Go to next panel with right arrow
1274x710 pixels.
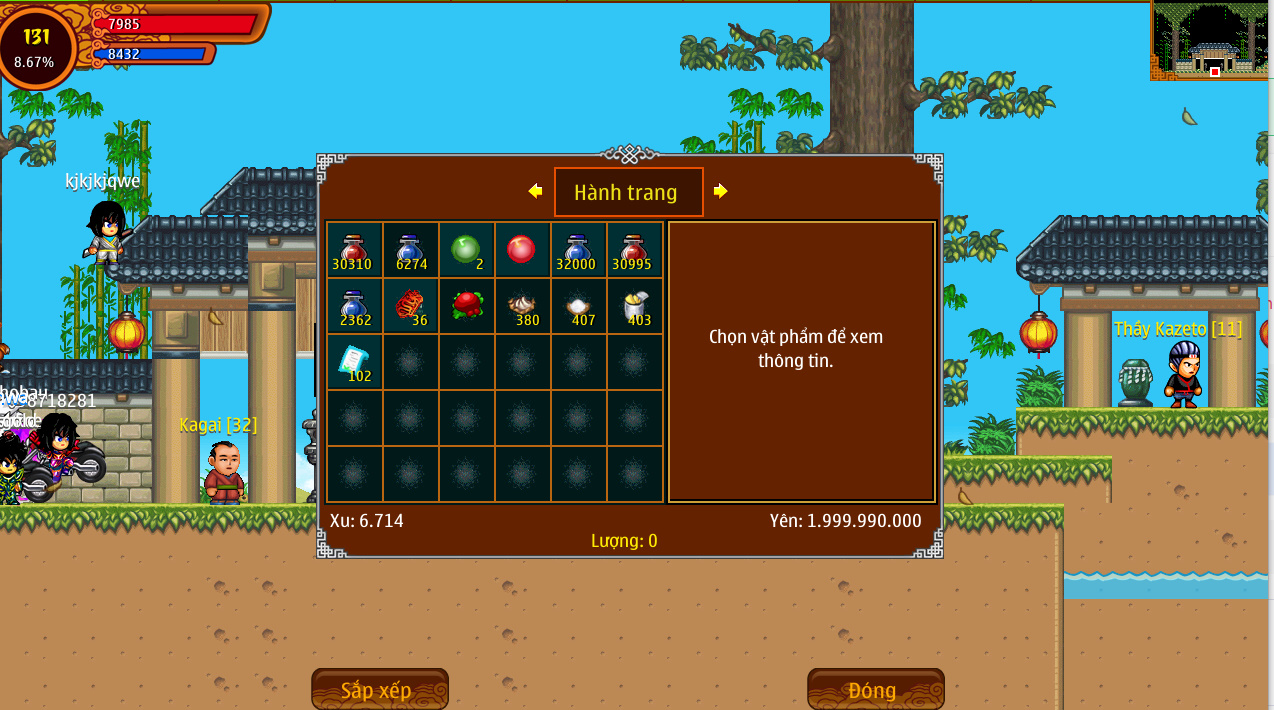coord(720,191)
